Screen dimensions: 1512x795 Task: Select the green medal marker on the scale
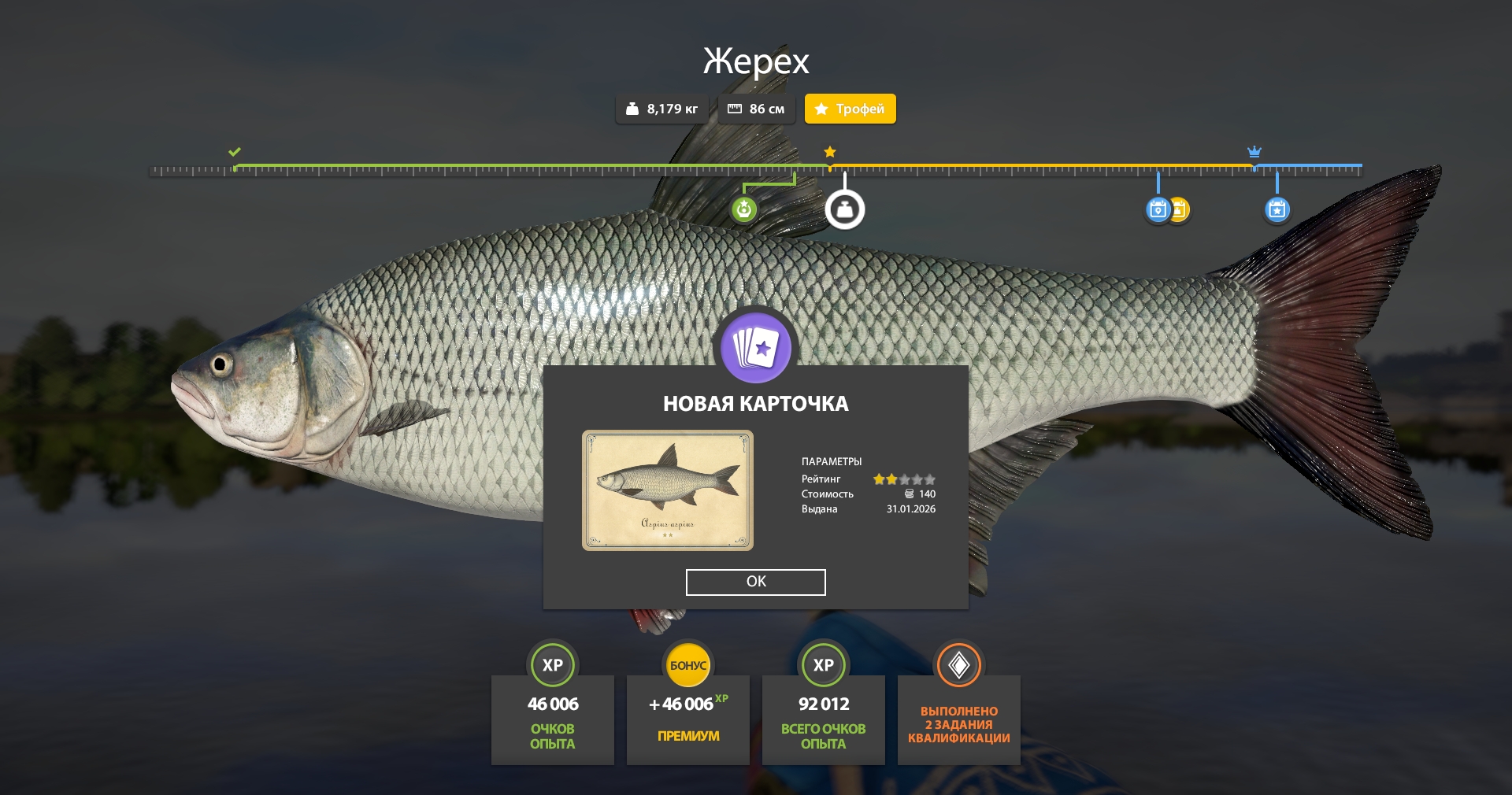tap(744, 209)
